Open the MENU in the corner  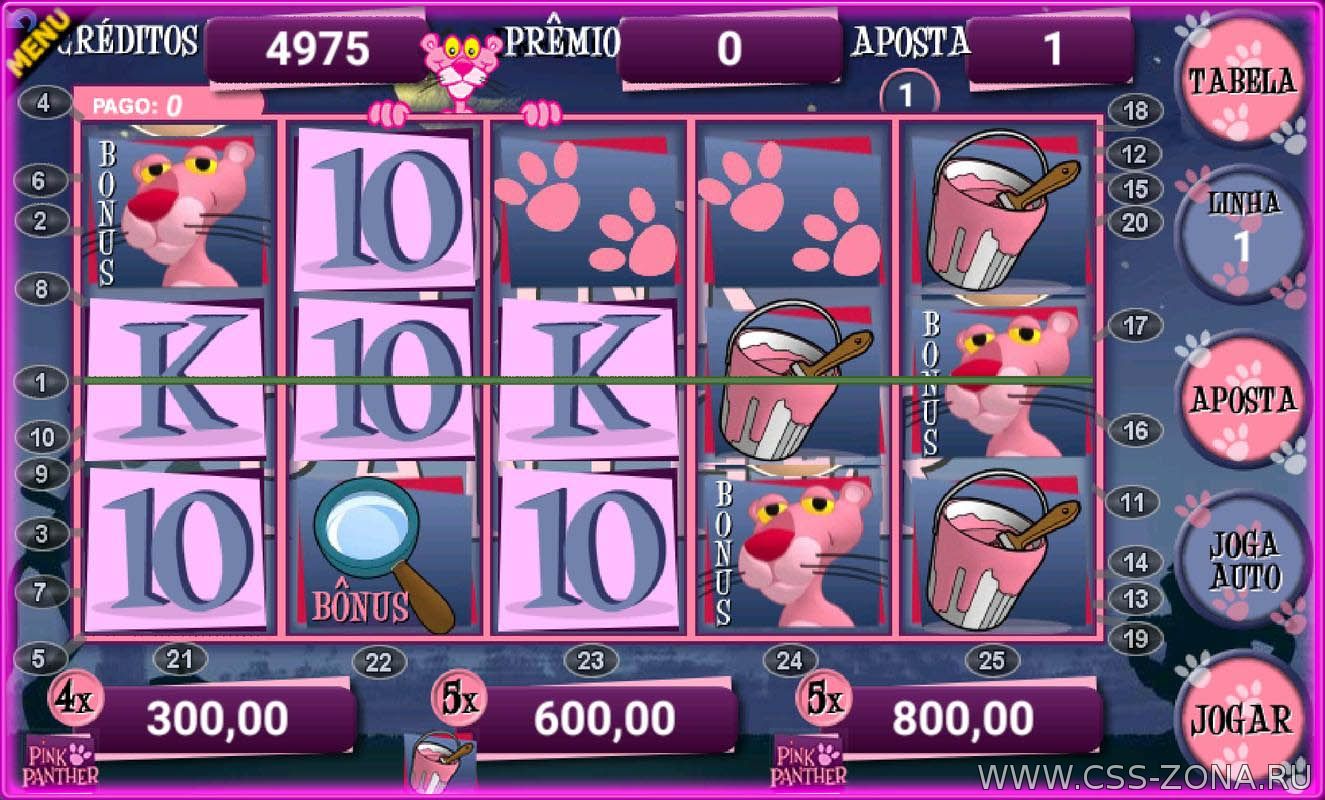pyautogui.click(x=38, y=40)
